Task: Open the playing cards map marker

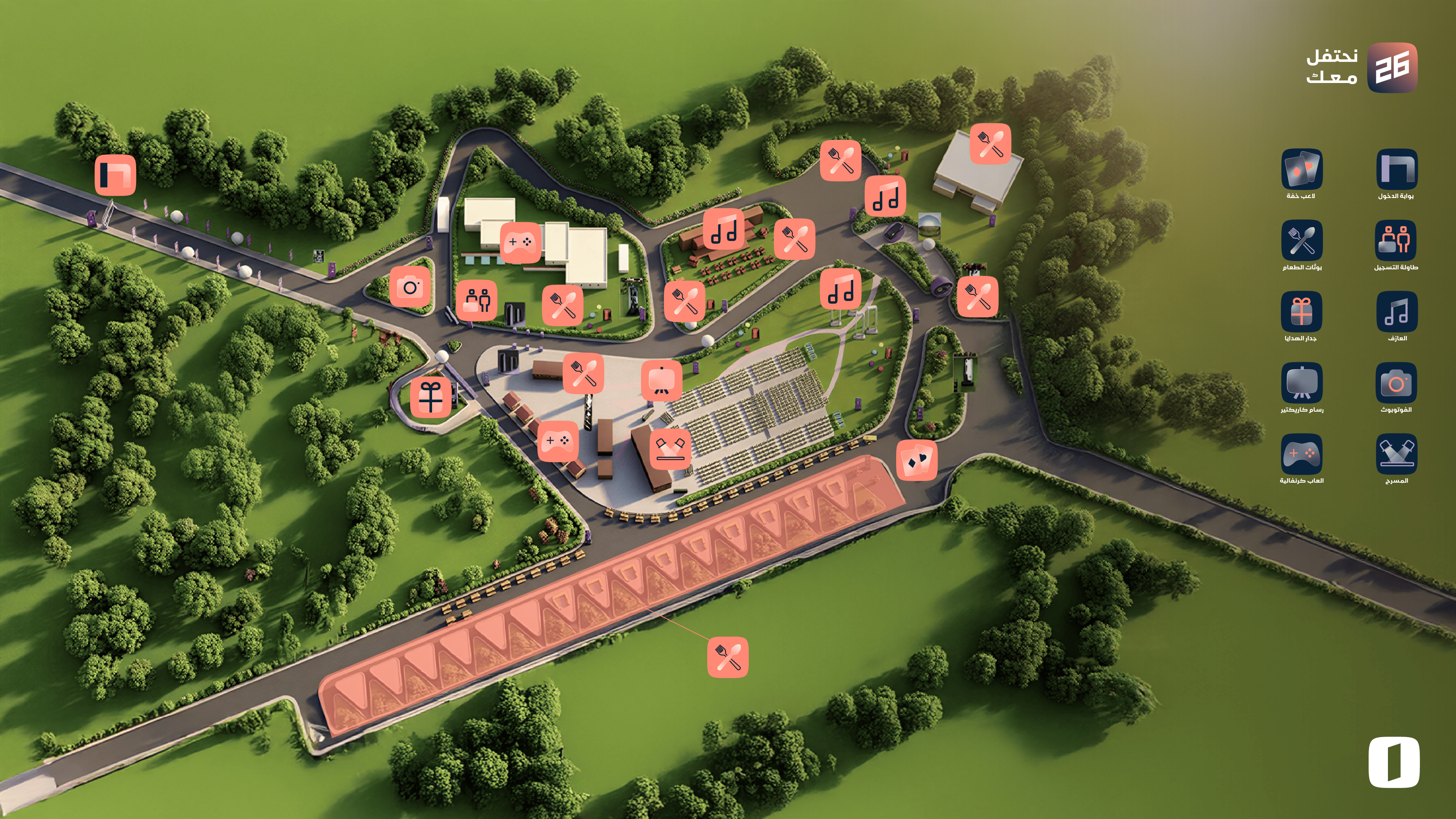Action: pyautogui.click(x=917, y=460)
